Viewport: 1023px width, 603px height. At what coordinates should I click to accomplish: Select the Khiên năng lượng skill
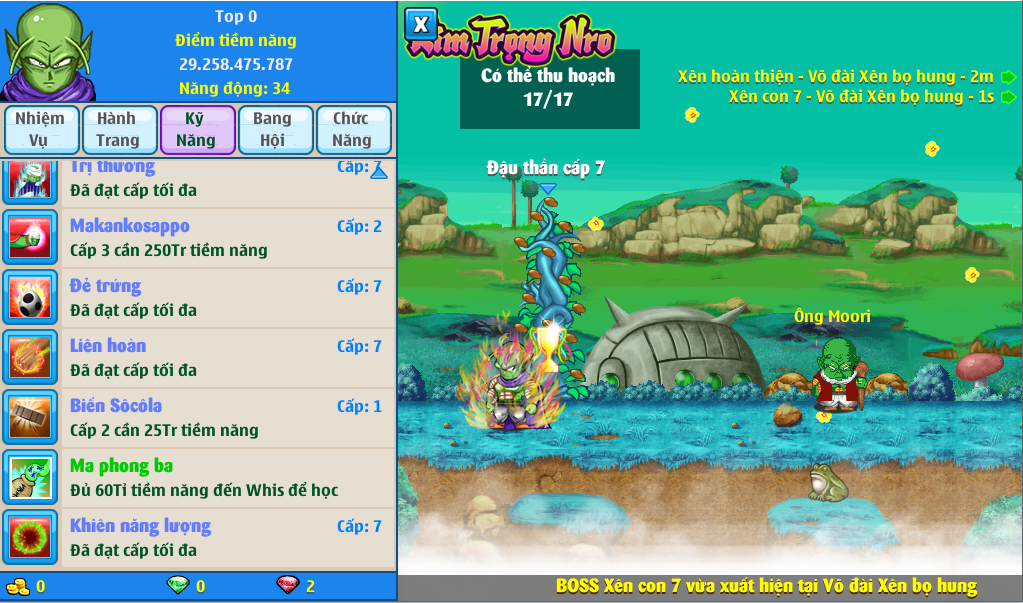[226, 538]
